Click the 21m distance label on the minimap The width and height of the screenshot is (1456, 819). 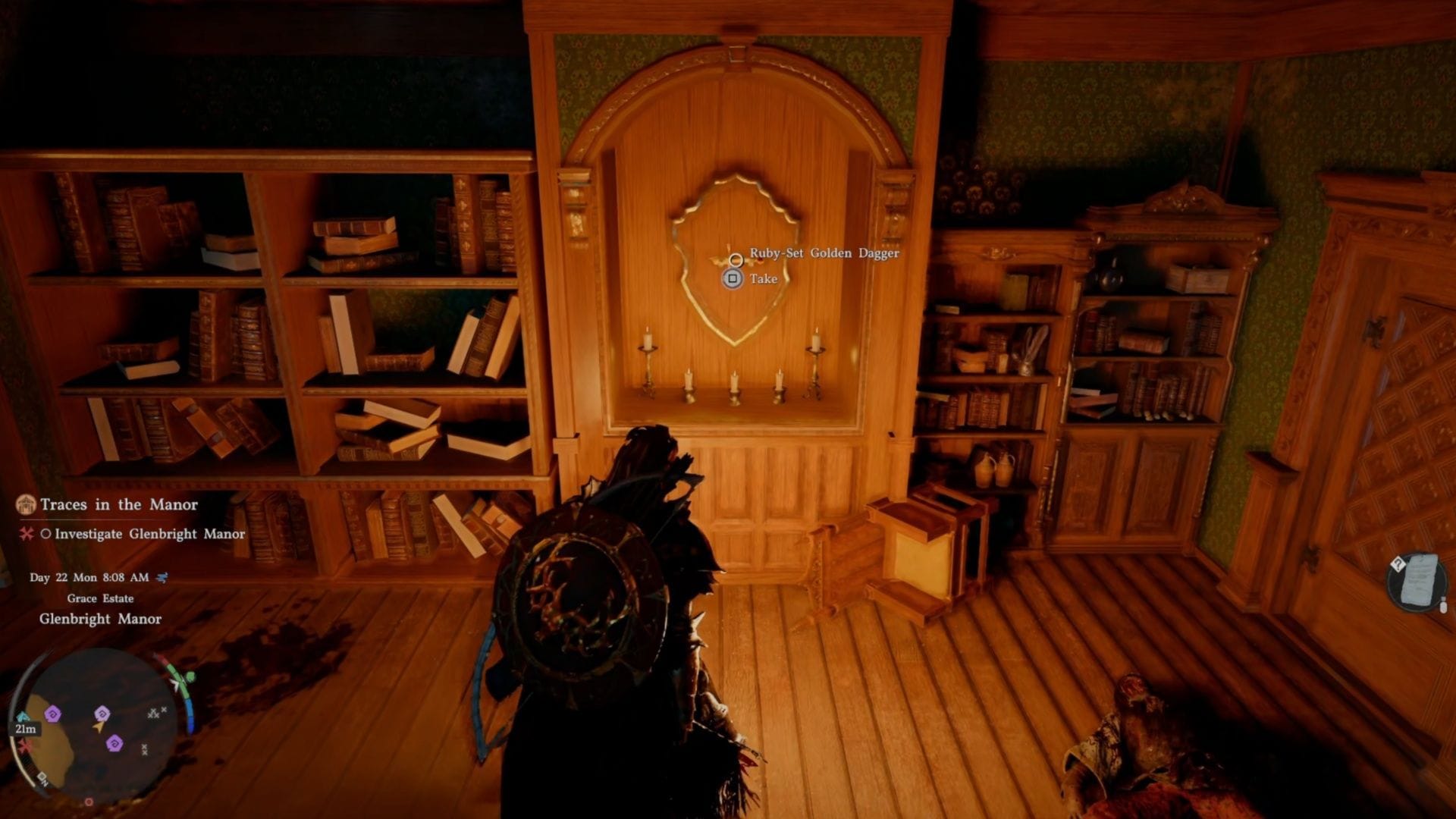click(x=26, y=728)
